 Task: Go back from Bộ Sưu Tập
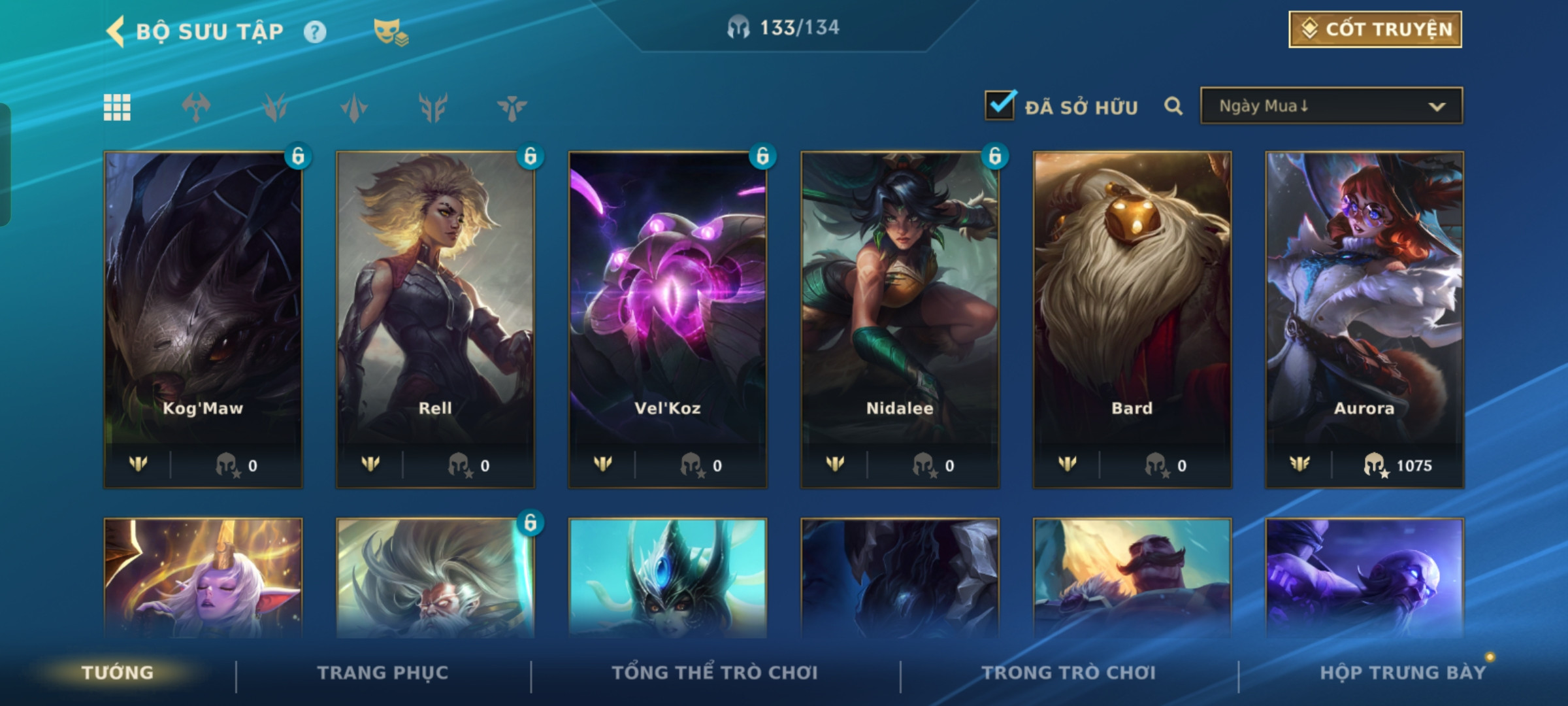pyautogui.click(x=116, y=31)
